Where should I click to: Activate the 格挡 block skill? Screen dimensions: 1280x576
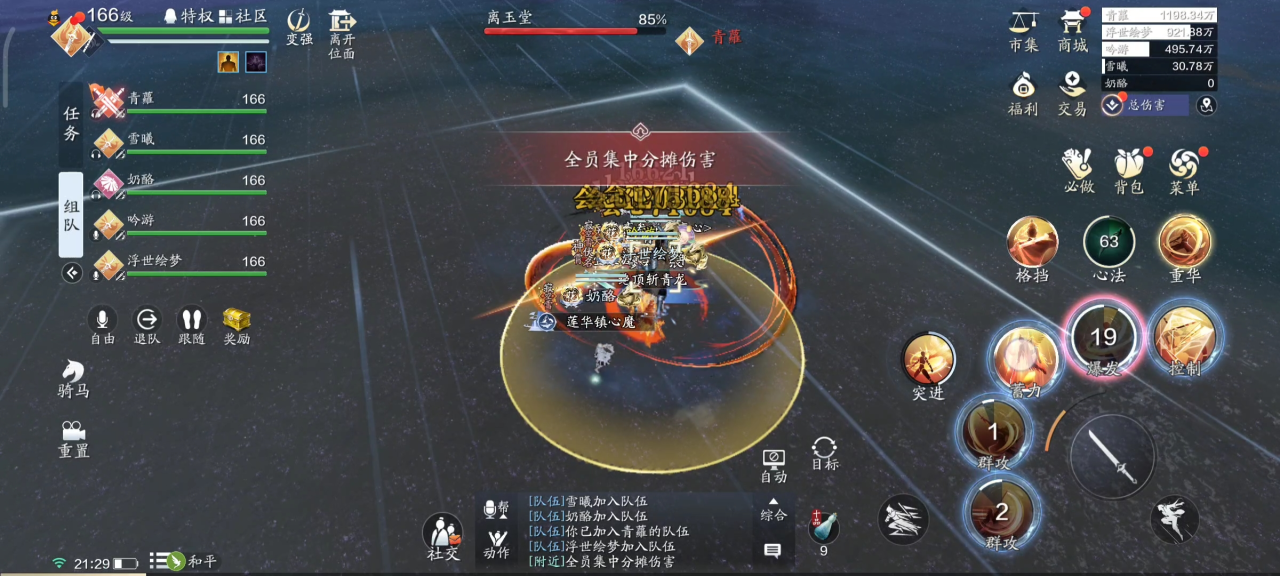(x=1032, y=244)
